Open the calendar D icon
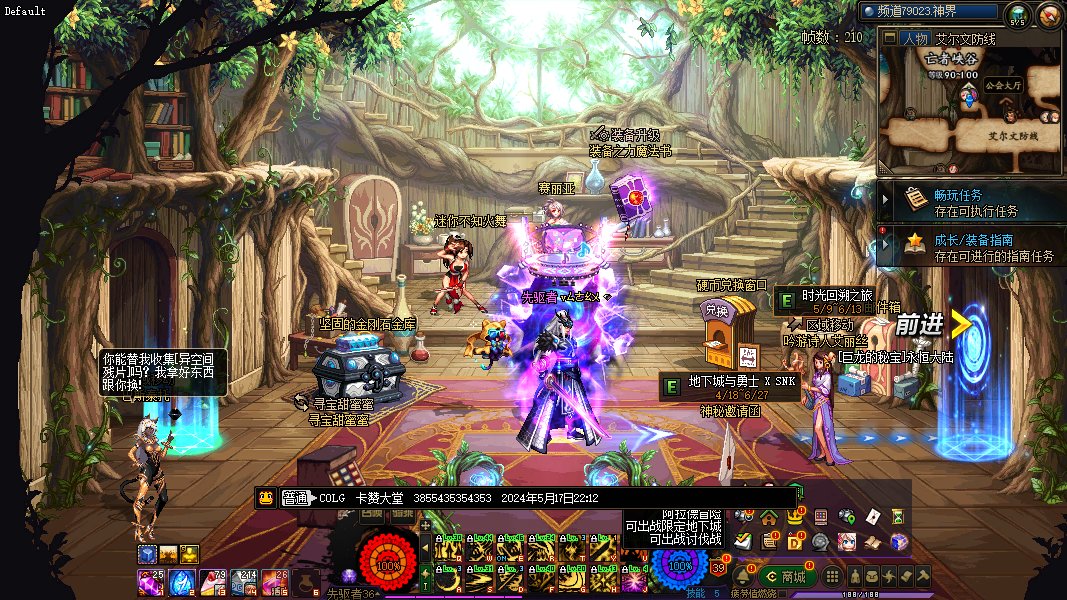 coord(795,542)
